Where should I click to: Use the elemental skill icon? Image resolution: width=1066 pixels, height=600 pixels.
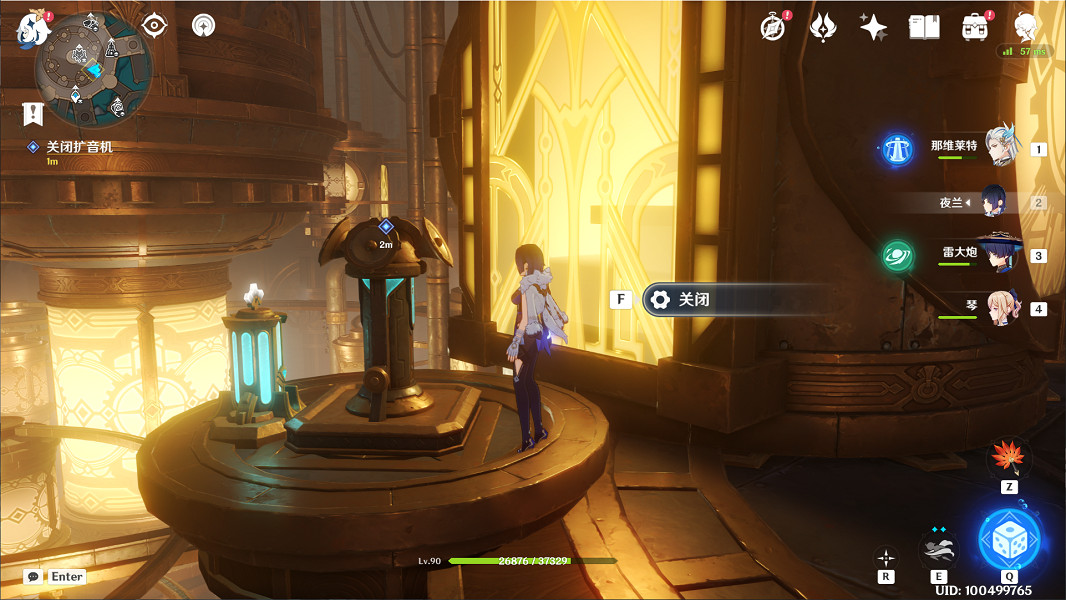tap(938, 549)
